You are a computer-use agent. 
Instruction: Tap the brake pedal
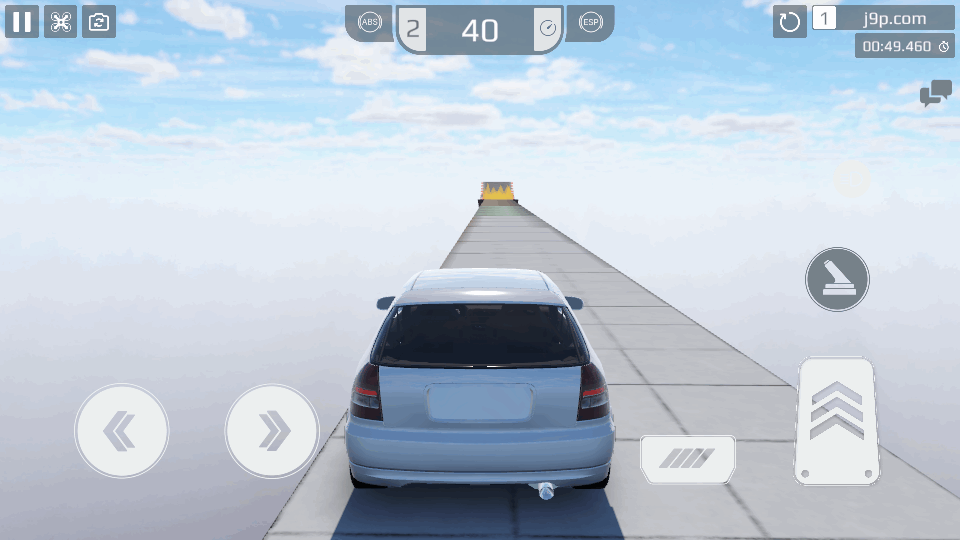click(688, 459)
